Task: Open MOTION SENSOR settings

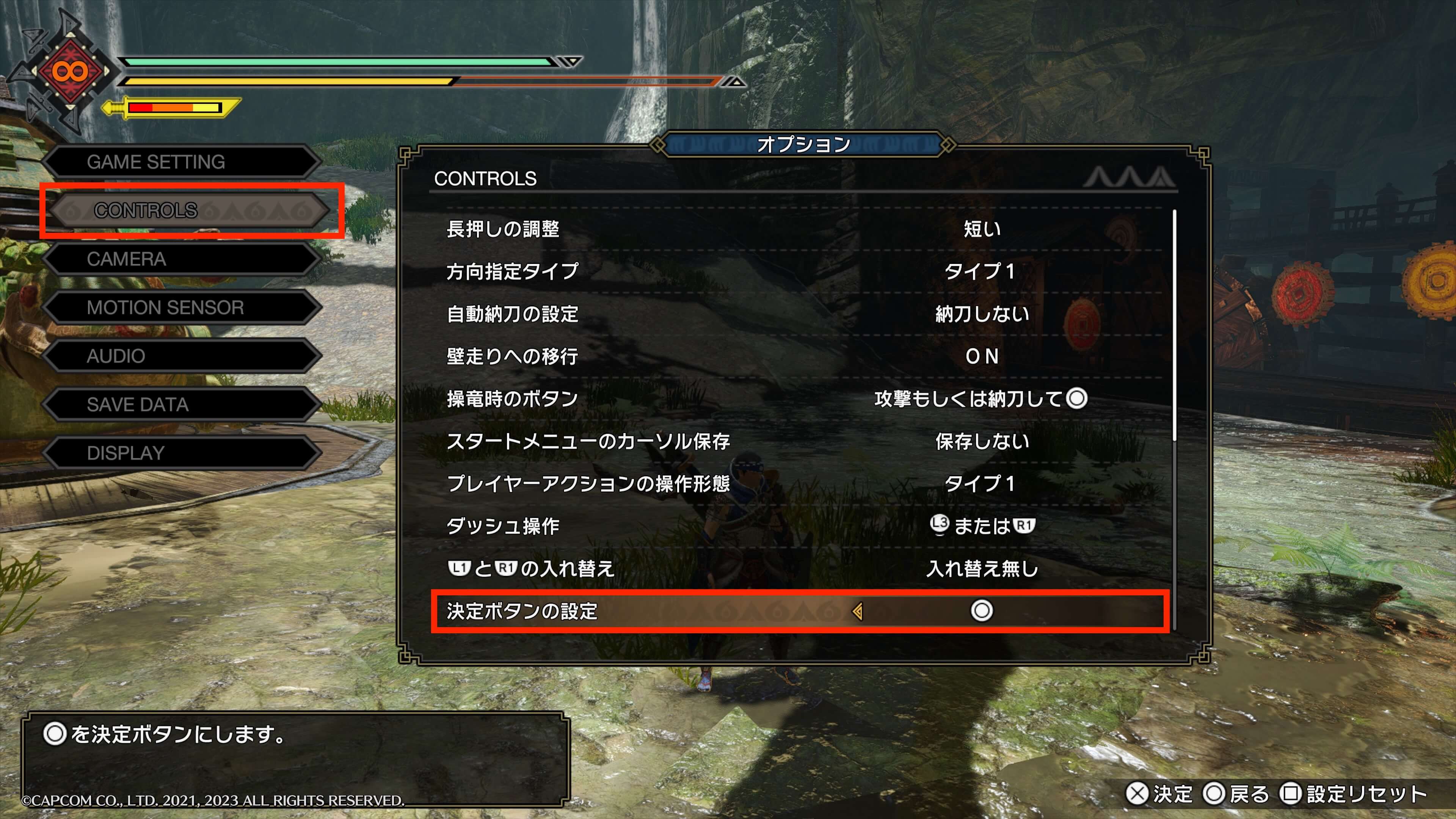Action: (181, 308)
